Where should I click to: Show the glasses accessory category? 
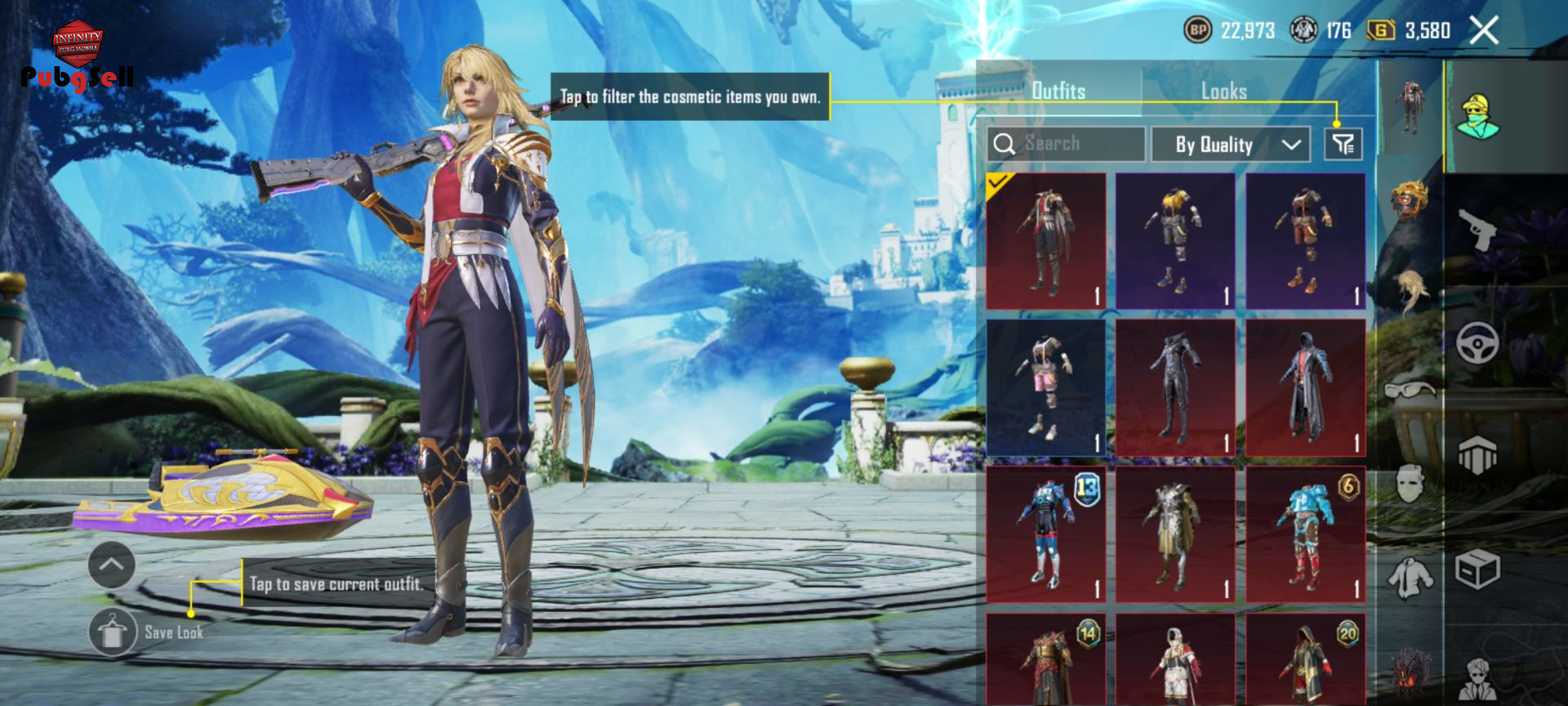(1410, 389)
